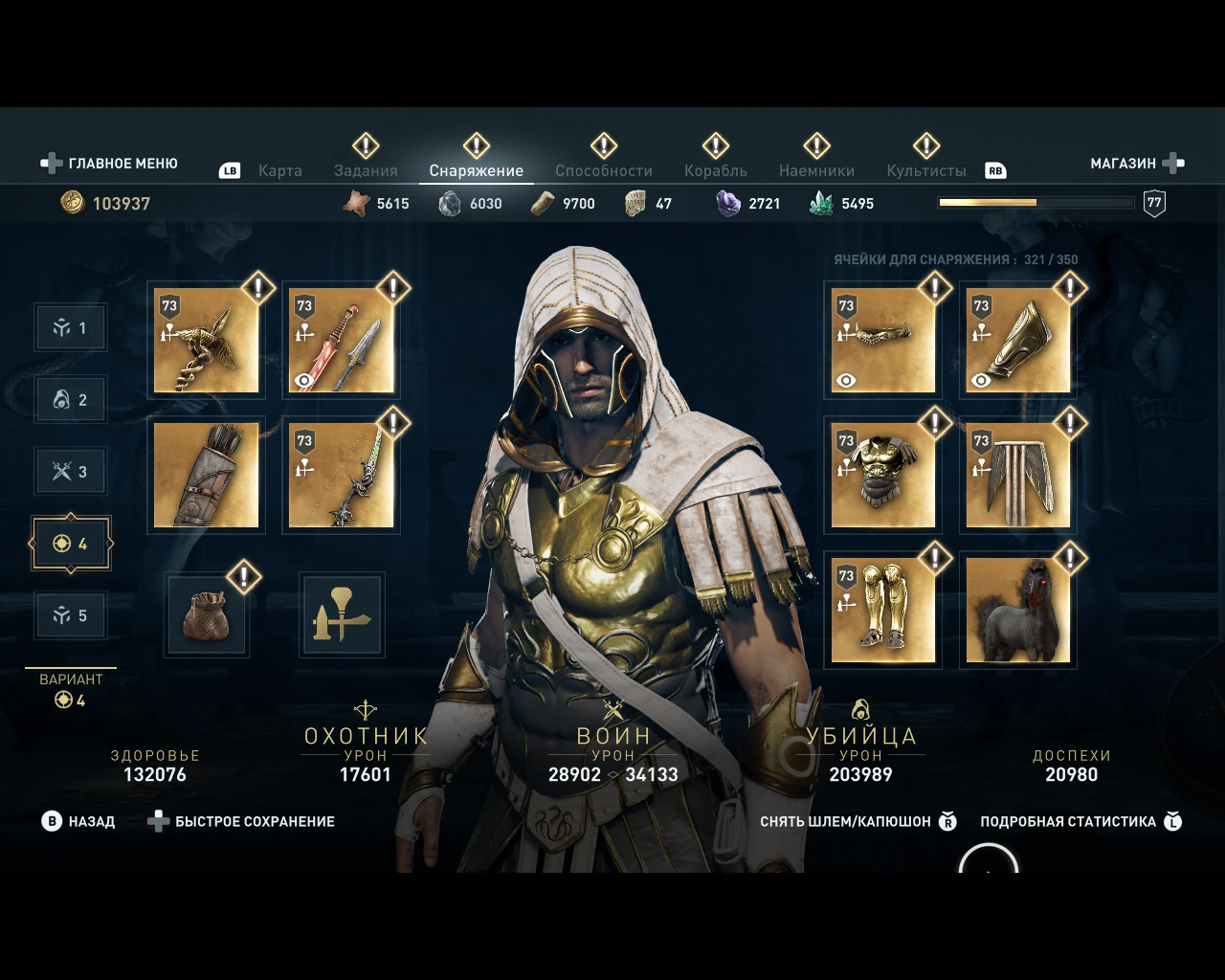Viewport: 1225px width, 980px height.
Task: Open the engraving tool slot
Action: [x=341, y=614]
